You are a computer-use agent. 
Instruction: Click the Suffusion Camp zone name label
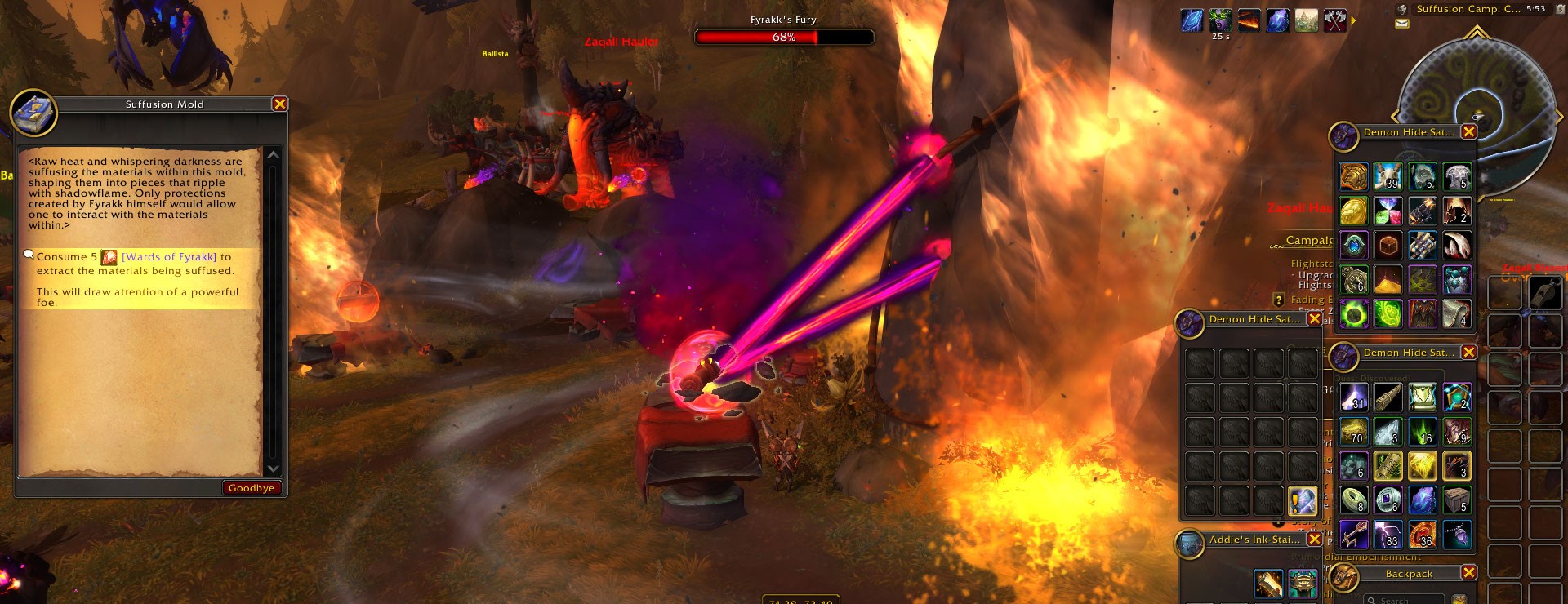point(1468,9)
